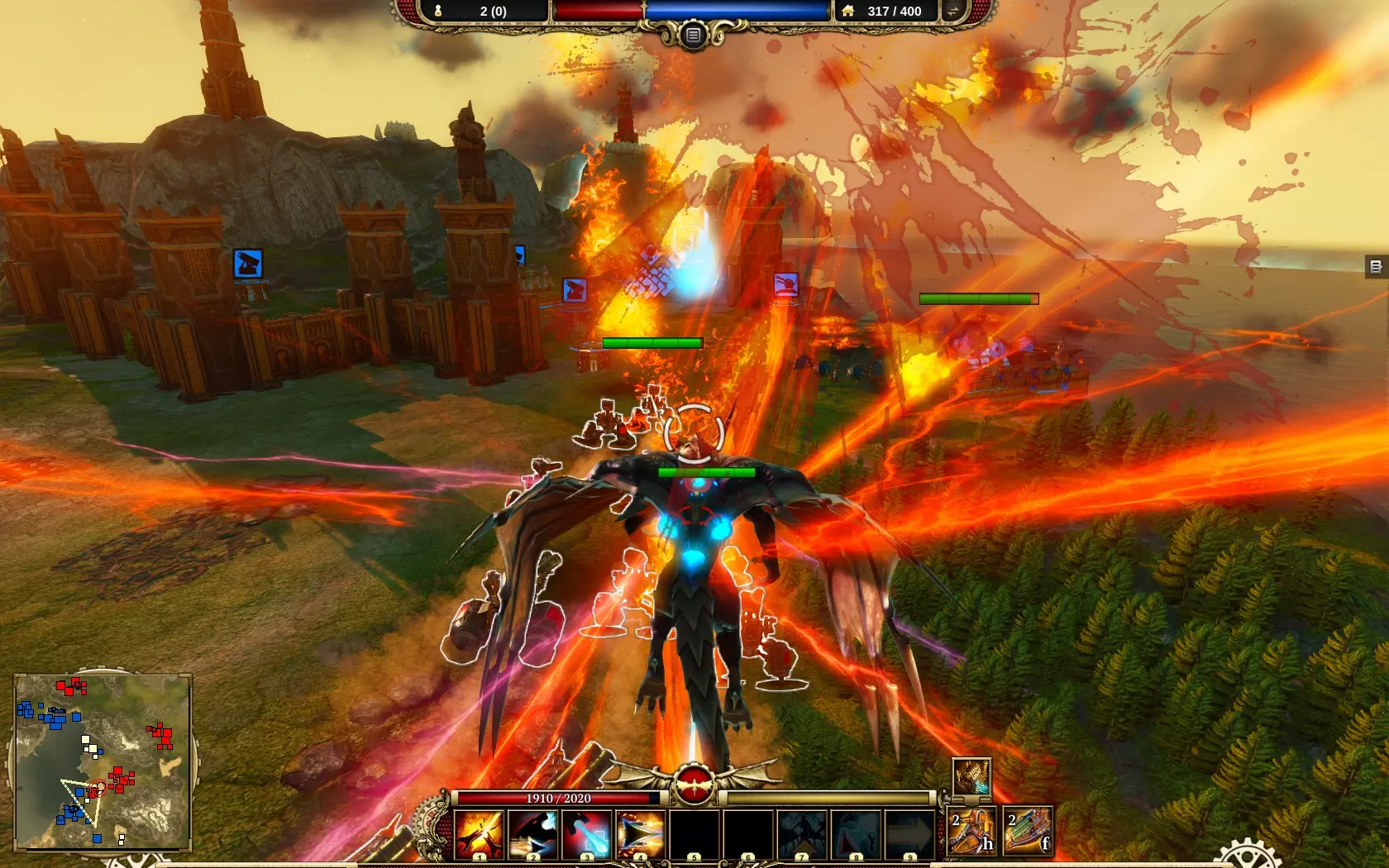Select the control group marked h
The height and width of the screenshot is (868, 1389).
[972, 830]
